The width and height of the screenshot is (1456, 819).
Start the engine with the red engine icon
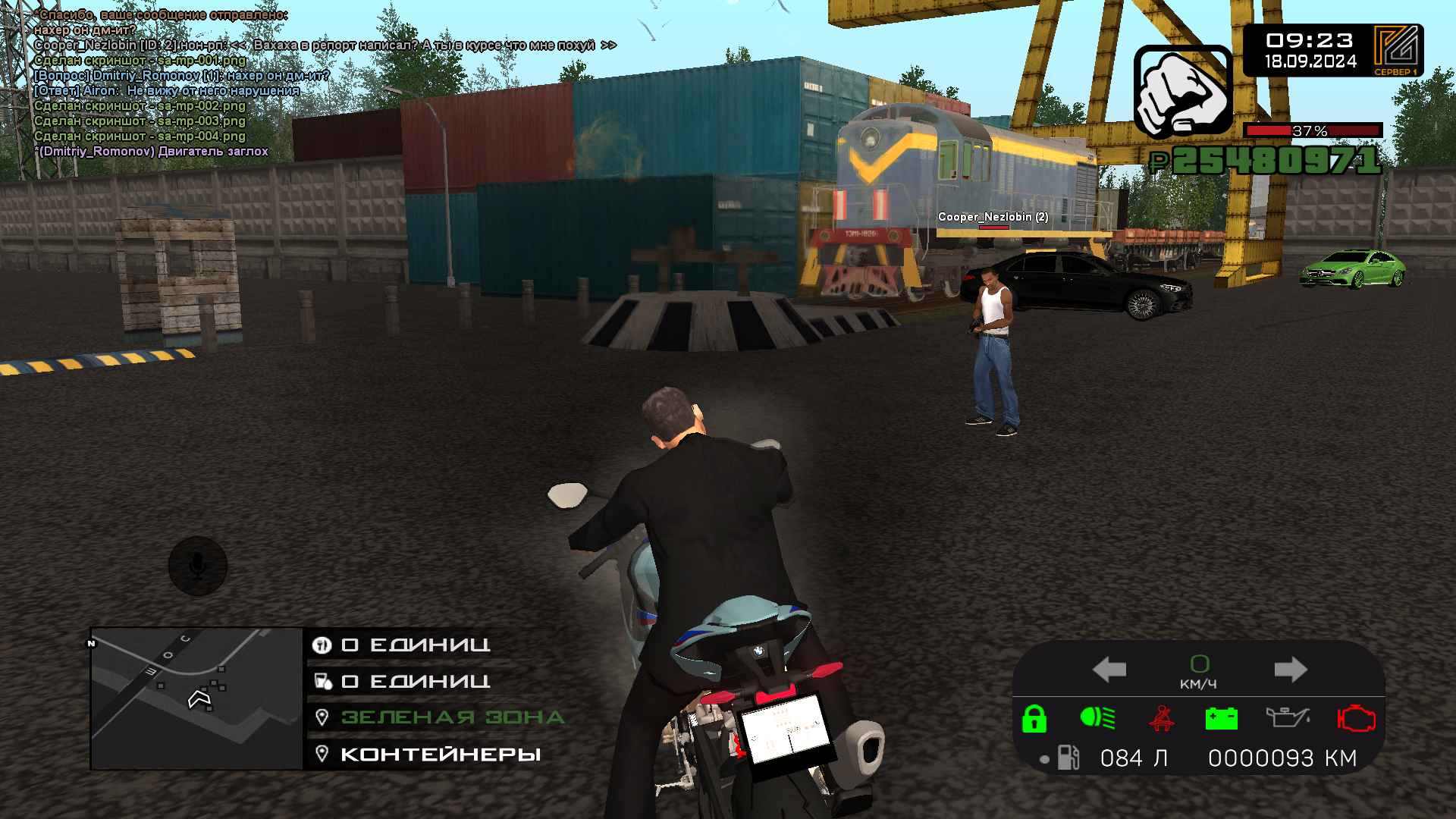tap(1356, 718)
